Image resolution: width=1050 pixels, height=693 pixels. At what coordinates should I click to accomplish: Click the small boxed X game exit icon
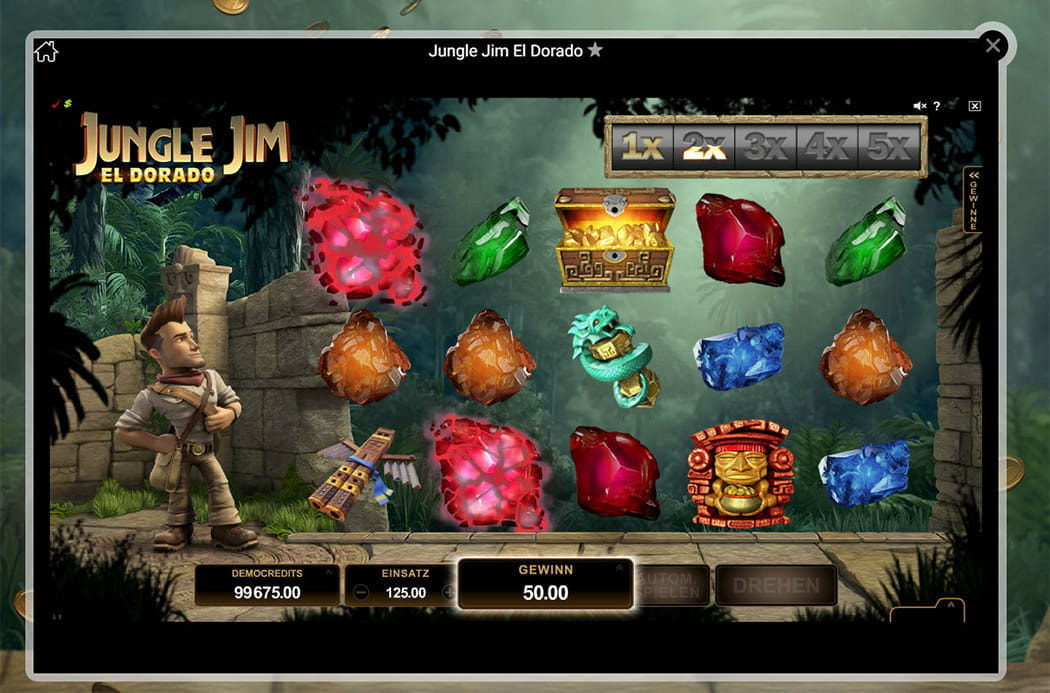(975, 106)
